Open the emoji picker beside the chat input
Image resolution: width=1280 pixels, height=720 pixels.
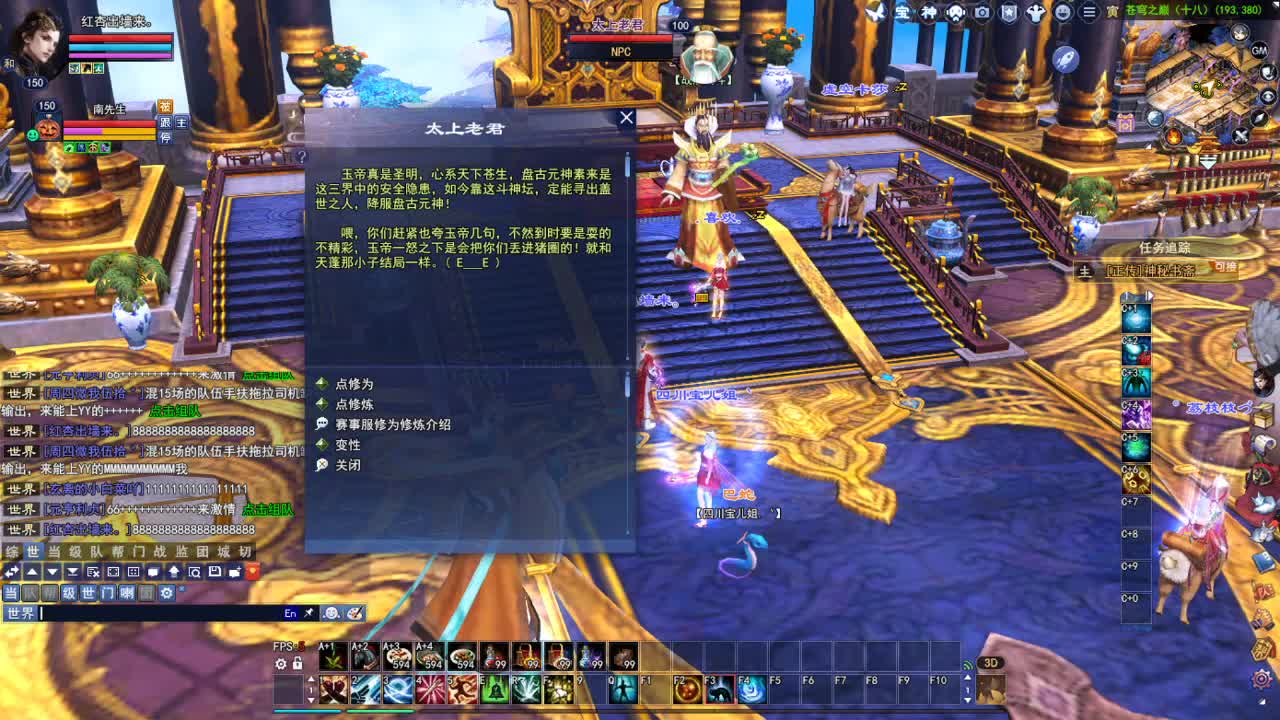(331, 613)
